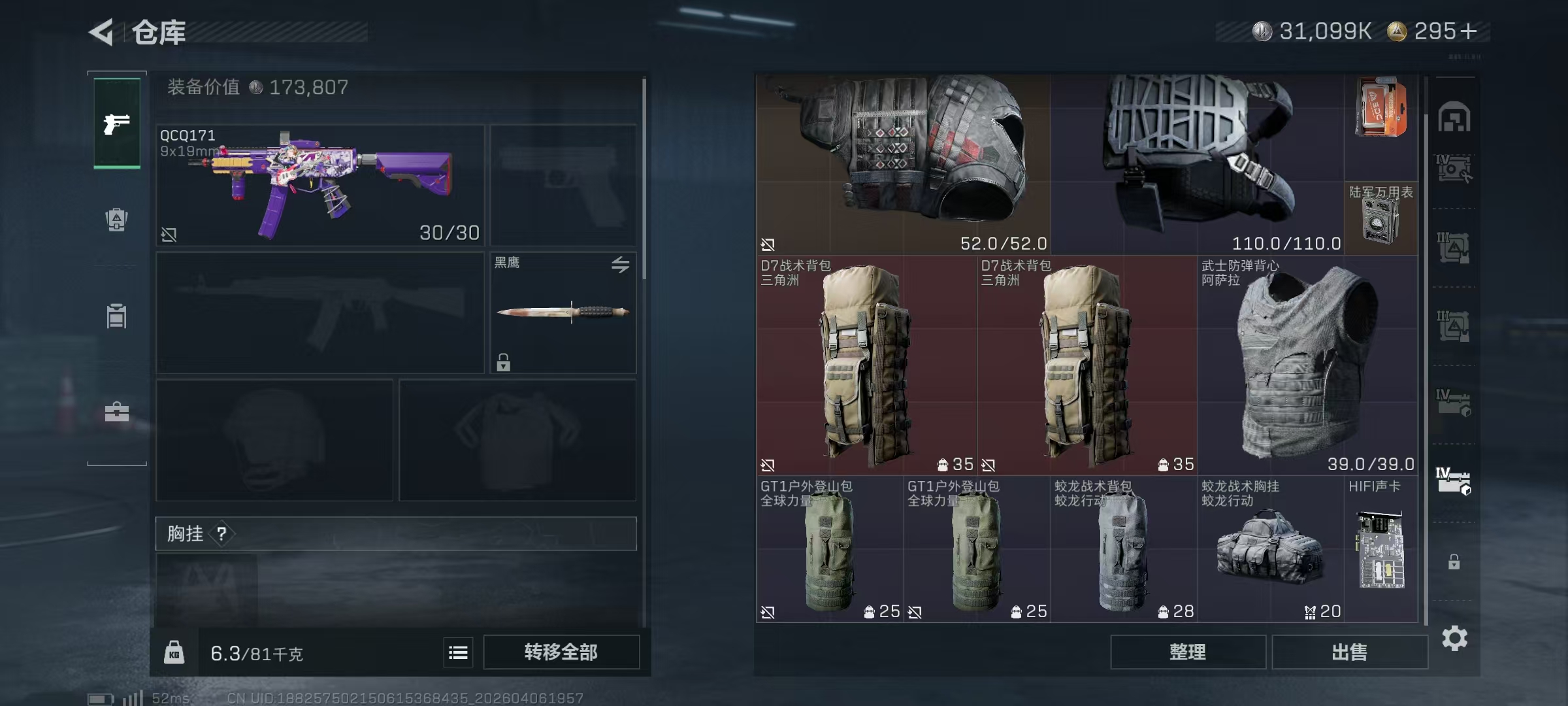Go back using the arrow beside 仓库
Viewport: 1568px width, 706px height.
102,32
